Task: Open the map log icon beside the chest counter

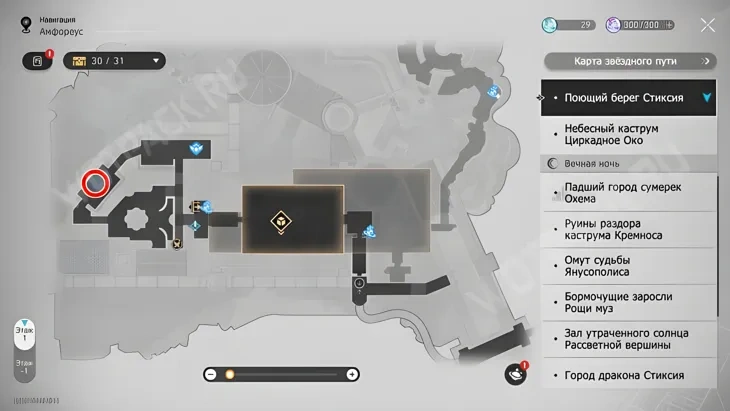Action: [x=37, y=61]
